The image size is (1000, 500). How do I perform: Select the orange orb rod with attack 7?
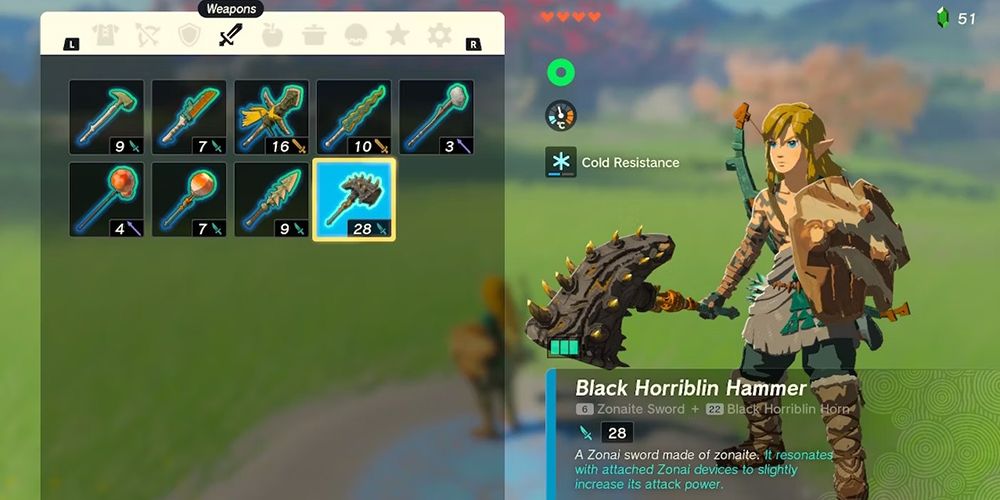point(189,200)
